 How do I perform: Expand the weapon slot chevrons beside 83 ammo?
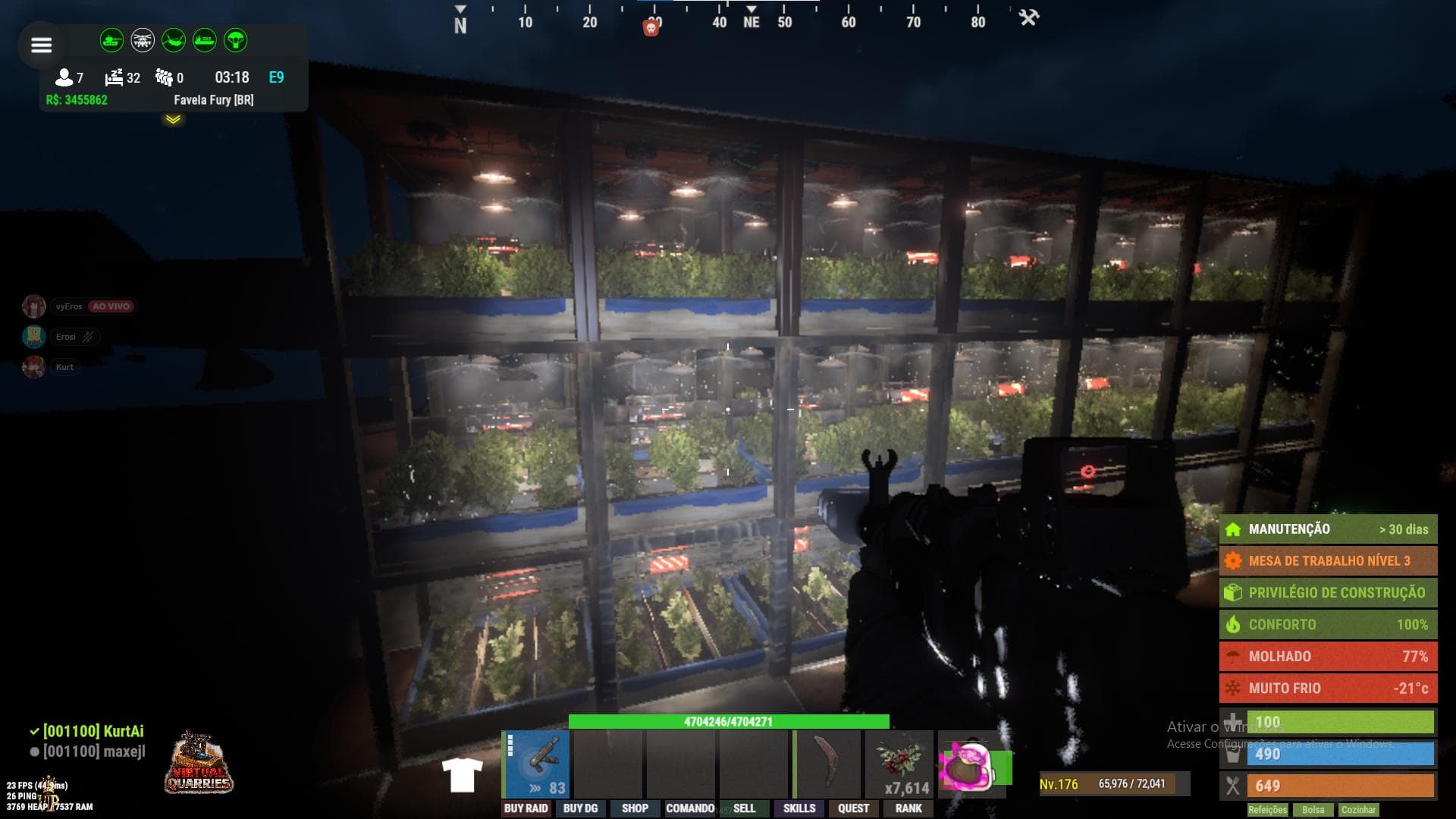[x=535, y=786]
